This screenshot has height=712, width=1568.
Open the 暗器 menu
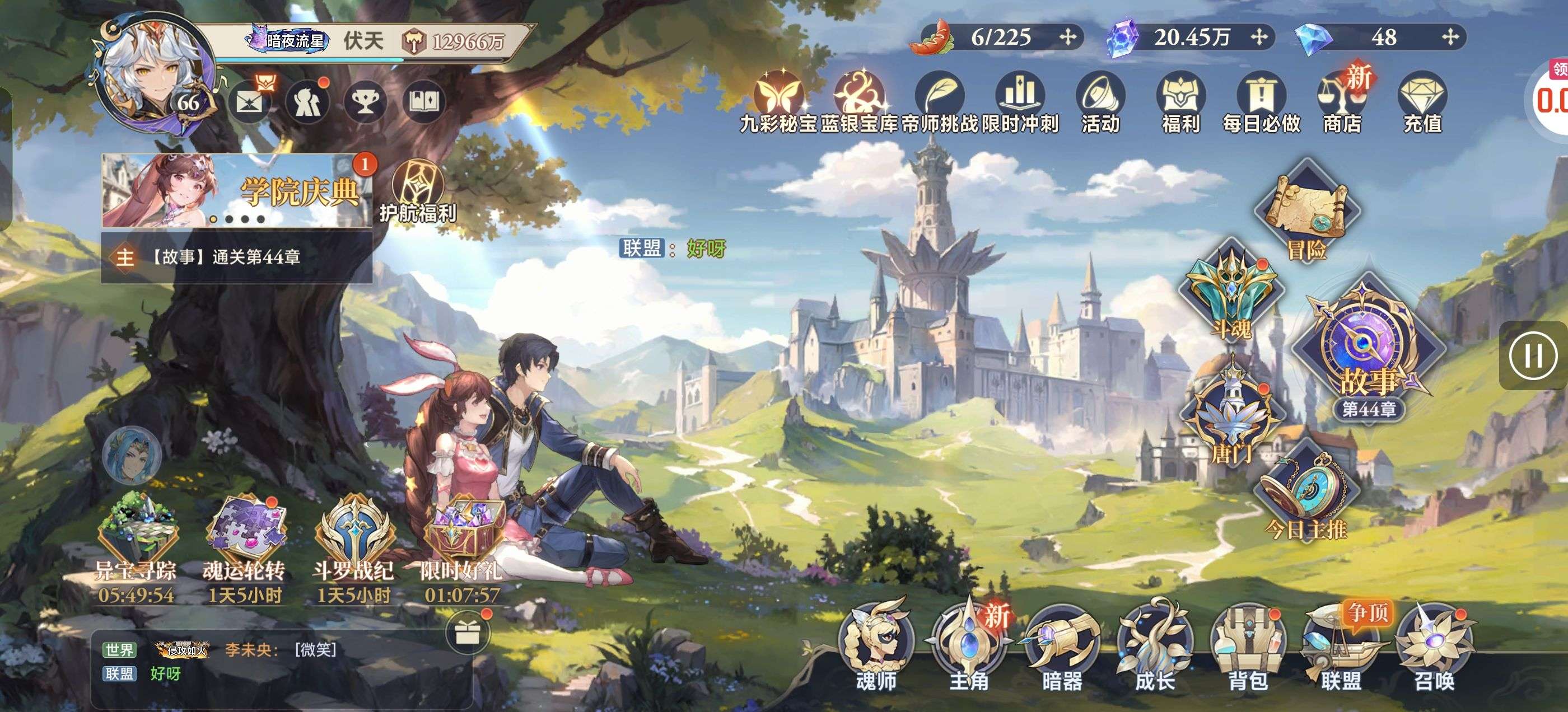click(1062, 645)
